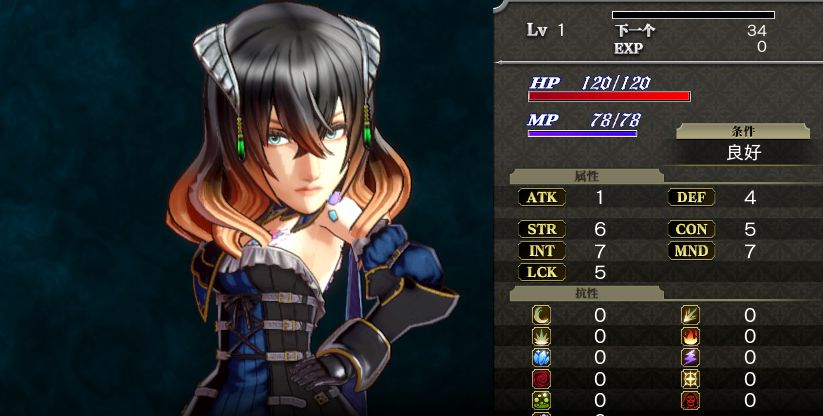The image size is (823, 416).
Task: Select the piercing arrow resistance icon
Action: click(691, 316)
